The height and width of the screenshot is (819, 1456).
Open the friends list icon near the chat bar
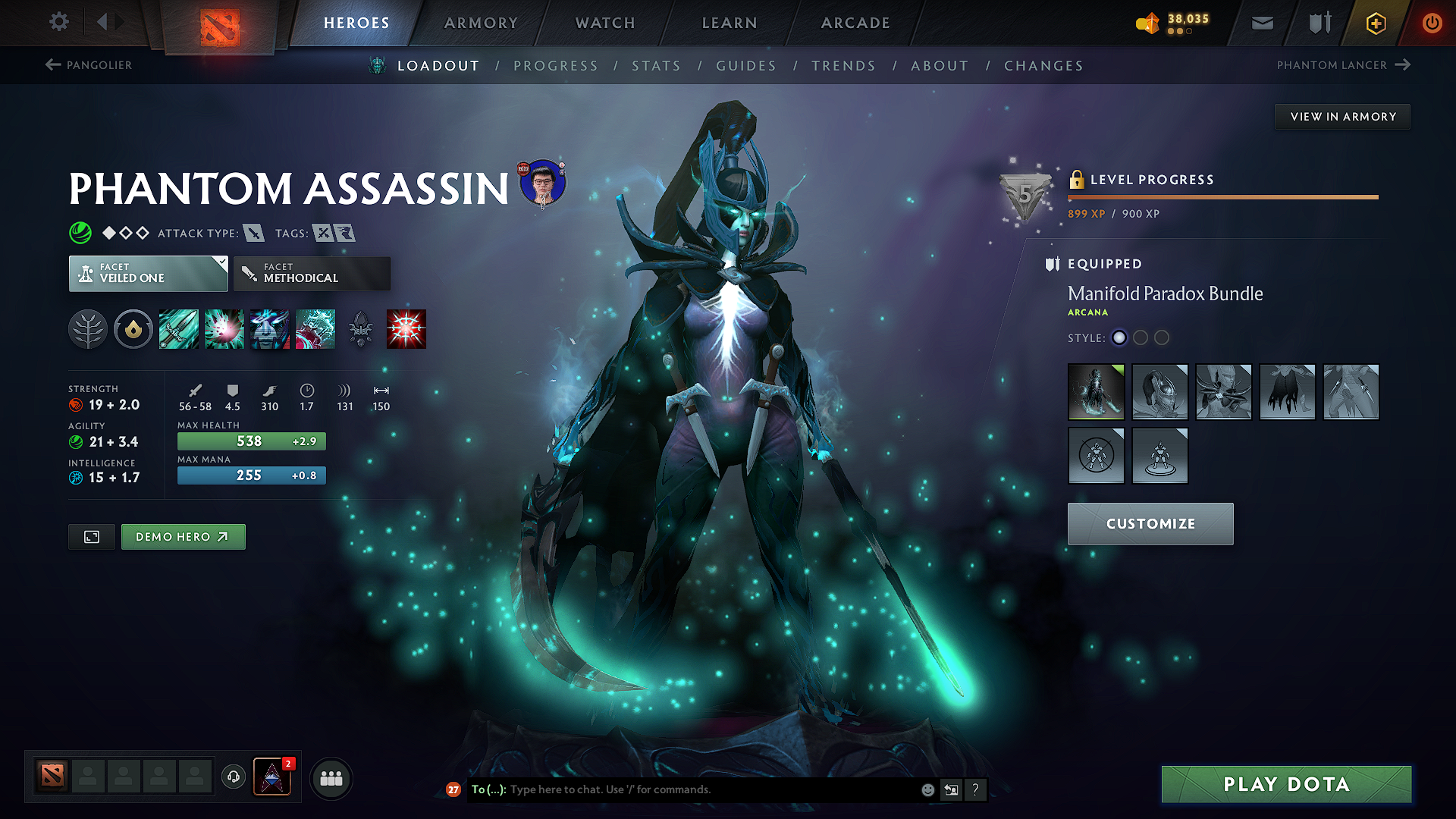(x=331, y=778)
